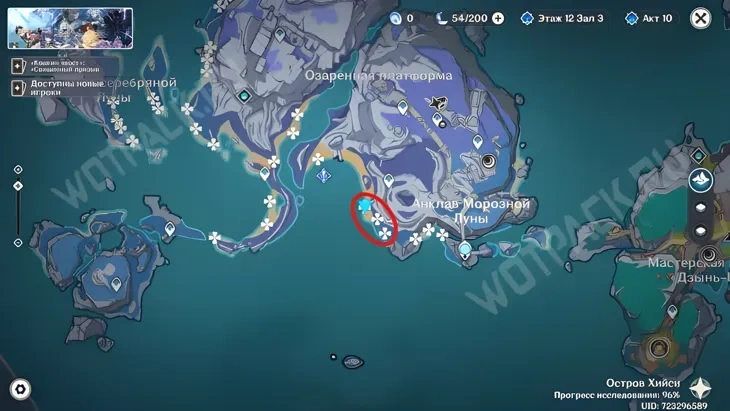Zoom in using the map zoom slider top

[18, 170]
